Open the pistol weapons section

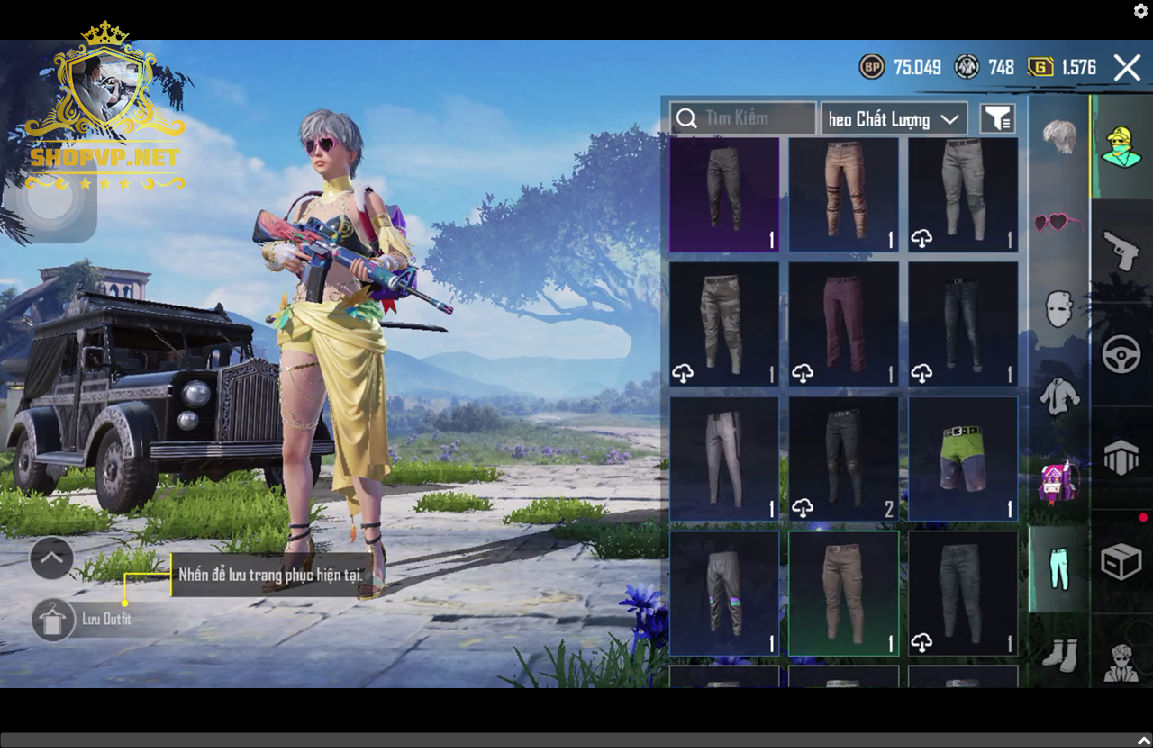coord(1121,250)
